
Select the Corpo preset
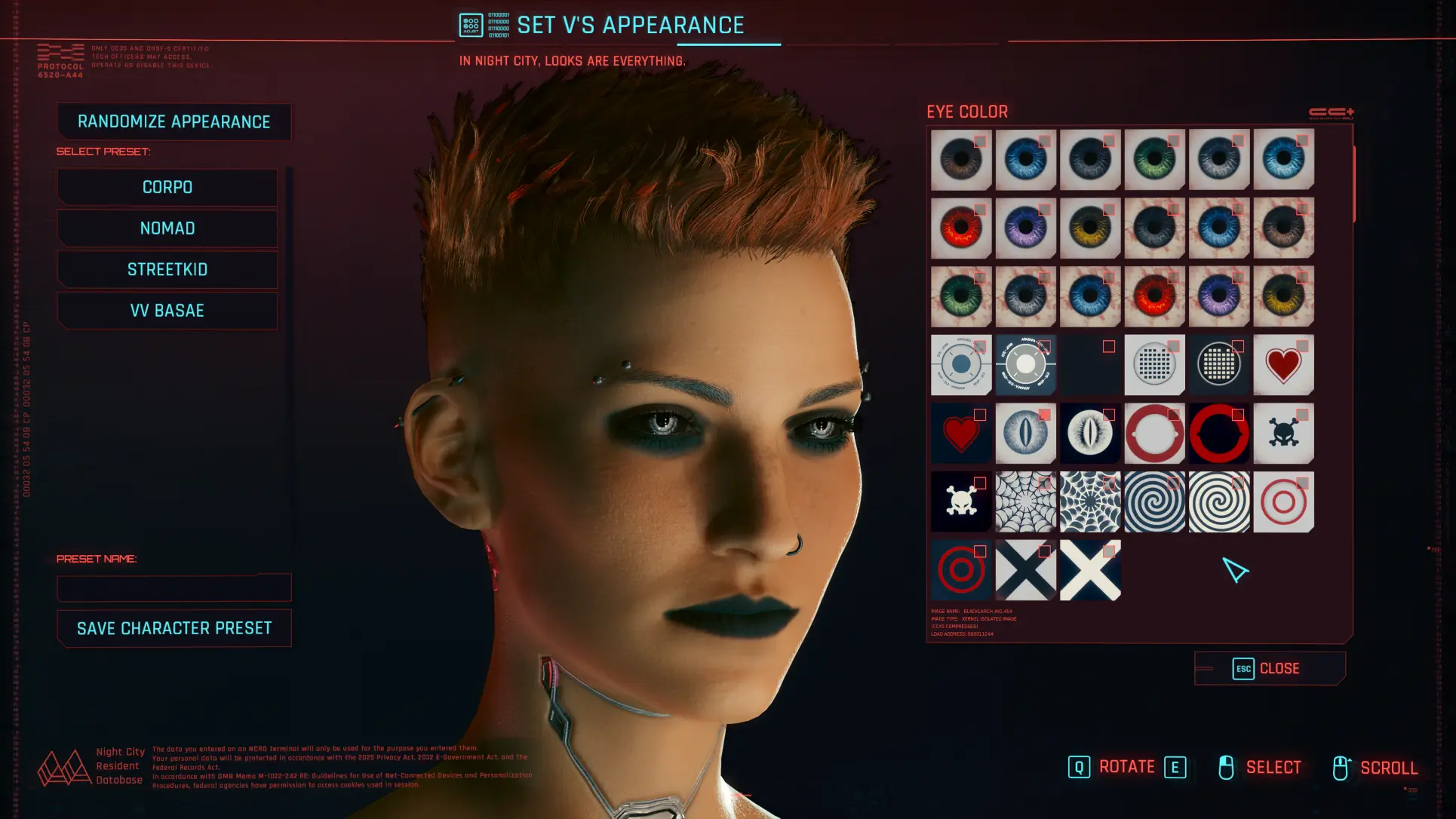[x=167, y=187]
